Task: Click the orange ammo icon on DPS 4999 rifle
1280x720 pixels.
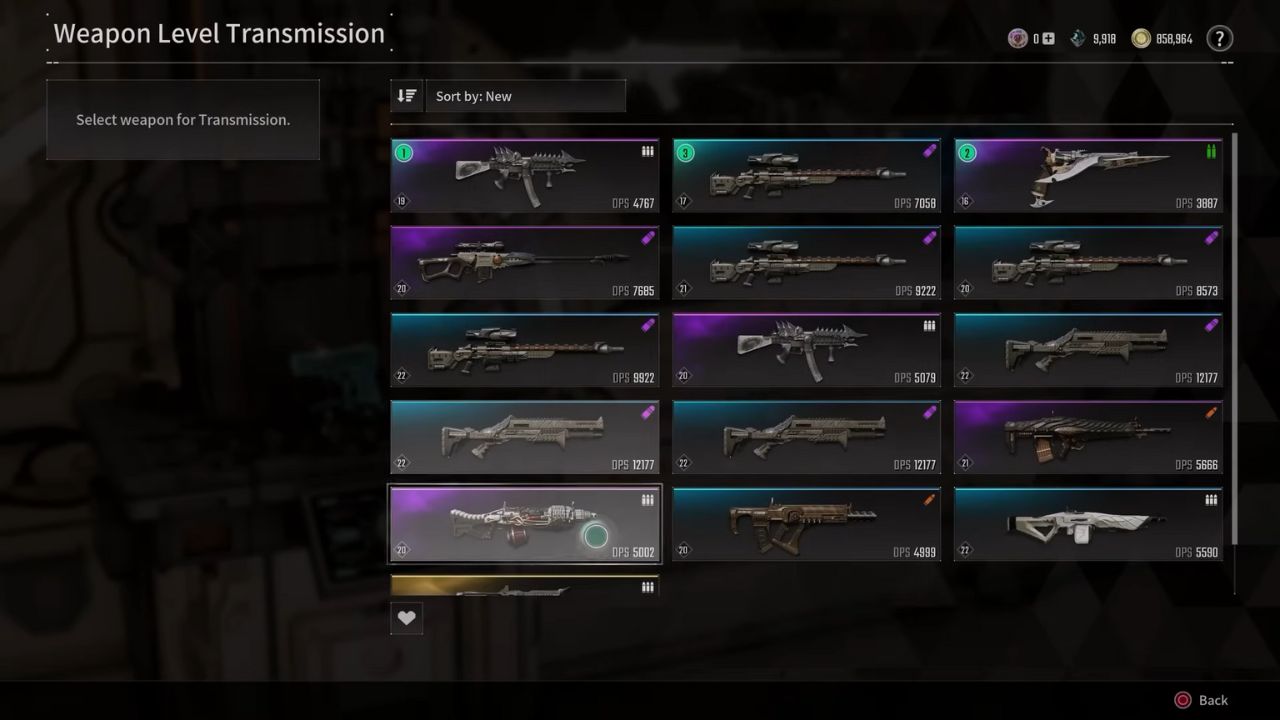Action: pyautogui.click(x=929, y=499)
